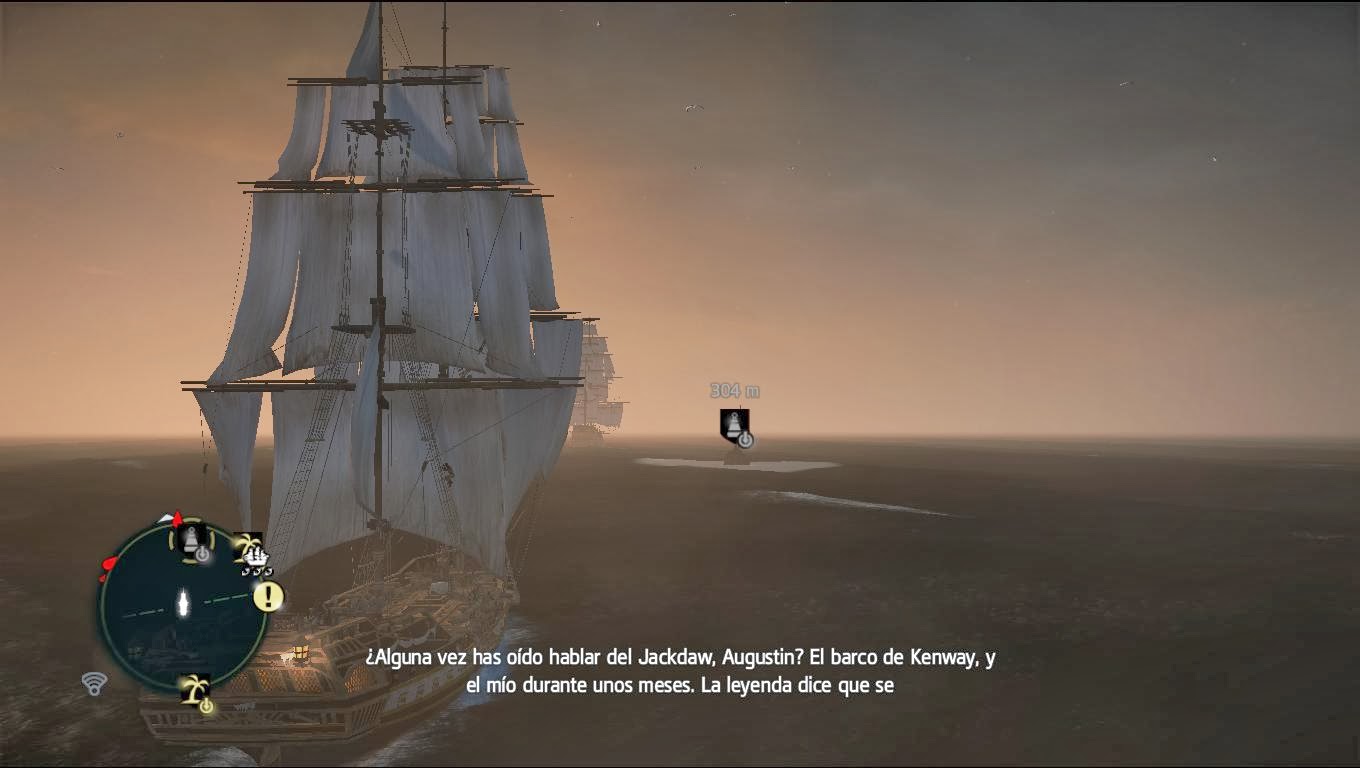Click the bell mission waypoint marker at sea
This screenshot has width=1360, height=768.
click(x=734, y=425)
